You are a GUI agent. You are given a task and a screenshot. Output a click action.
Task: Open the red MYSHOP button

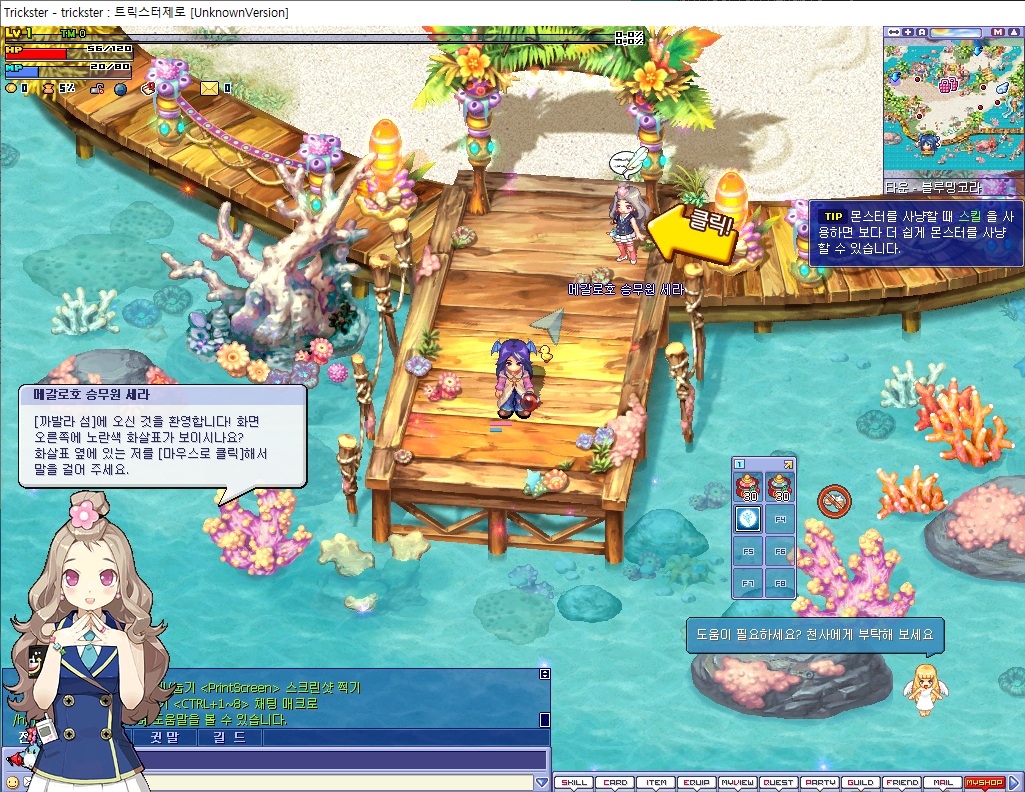pyautogui.click(x=984, y=783)
